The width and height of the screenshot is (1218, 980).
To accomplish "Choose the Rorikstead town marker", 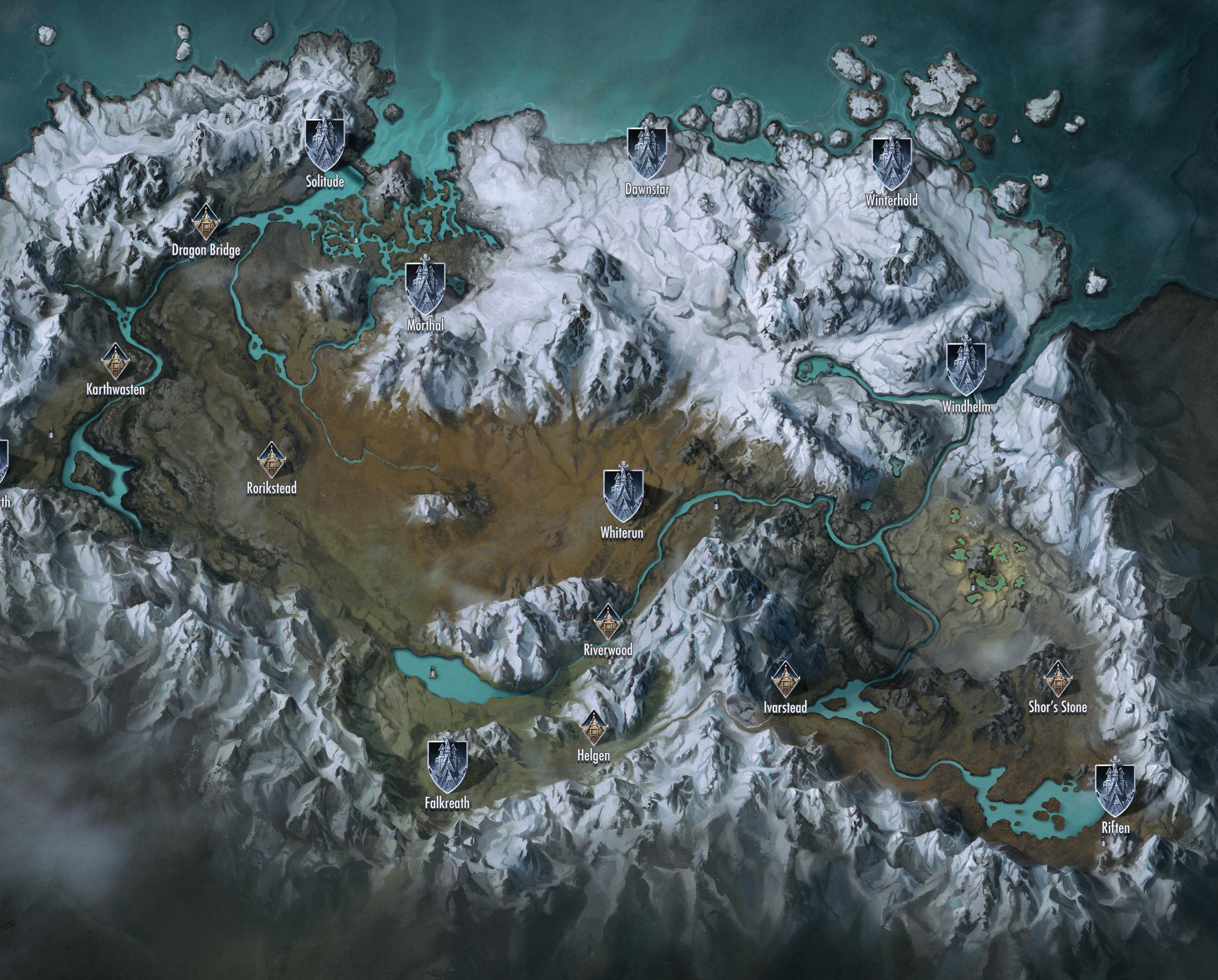I will pos(271,459).
